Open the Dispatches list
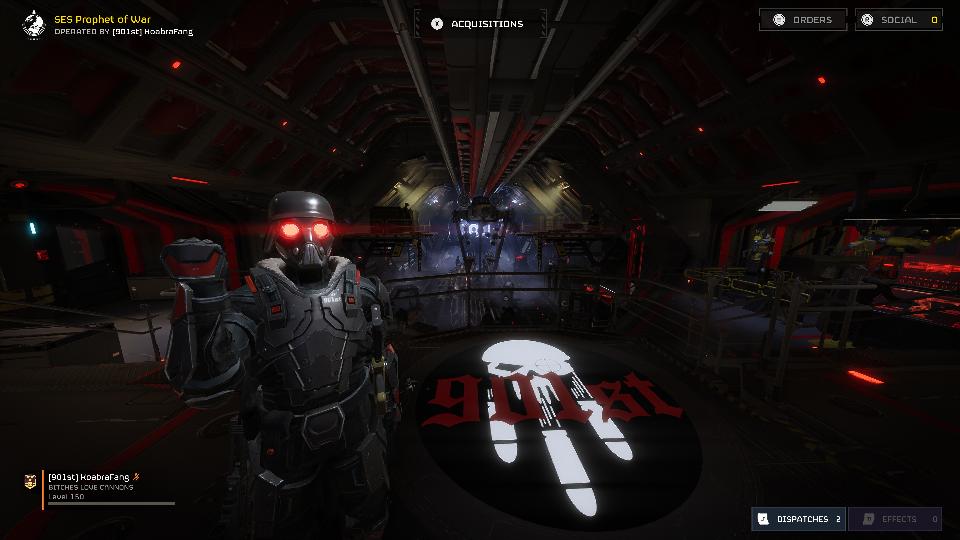Viewport: 960px width, 540px height. (x=798, y=519)
